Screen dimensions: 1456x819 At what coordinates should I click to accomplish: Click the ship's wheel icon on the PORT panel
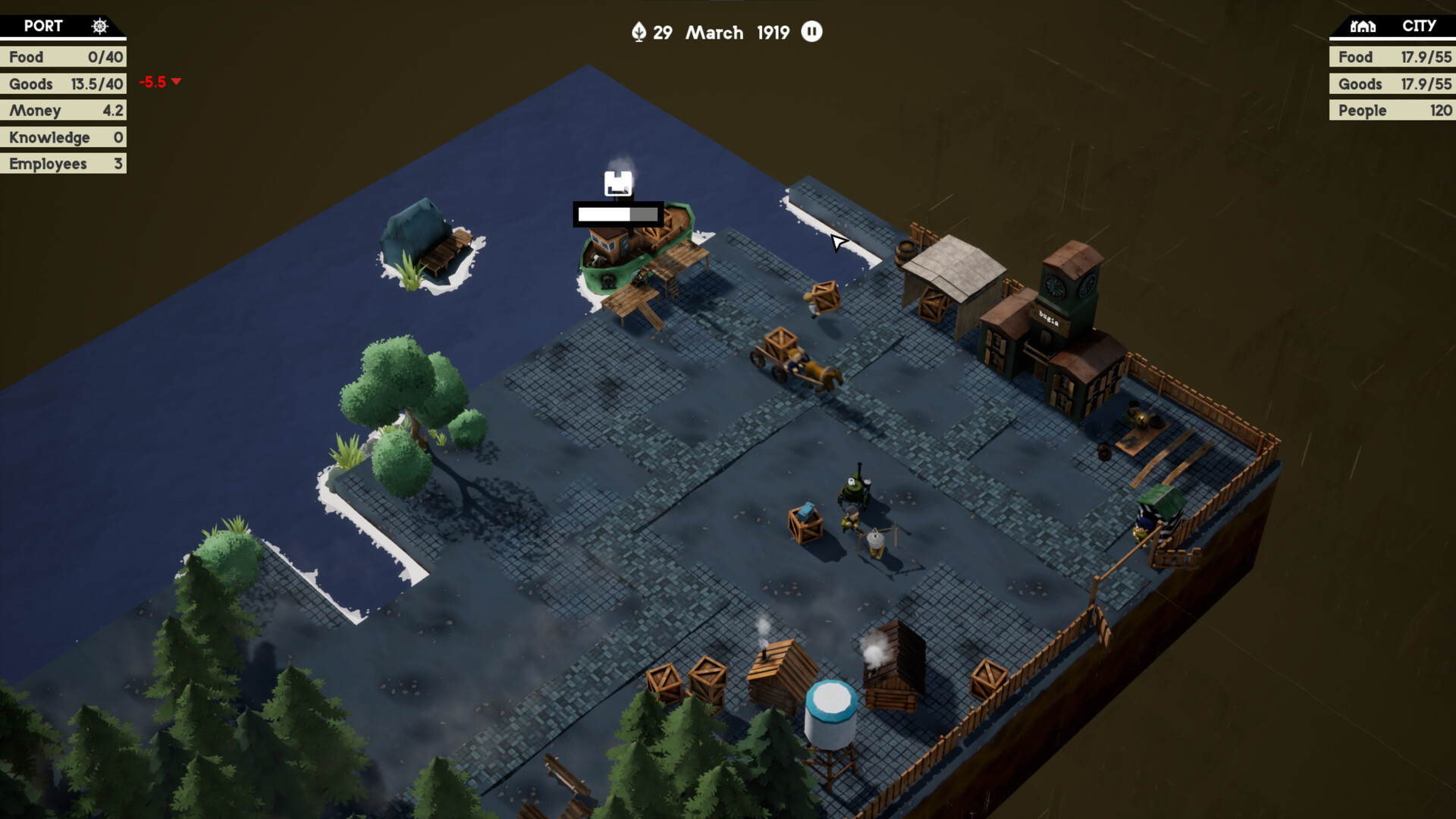[x=99, y=26]
